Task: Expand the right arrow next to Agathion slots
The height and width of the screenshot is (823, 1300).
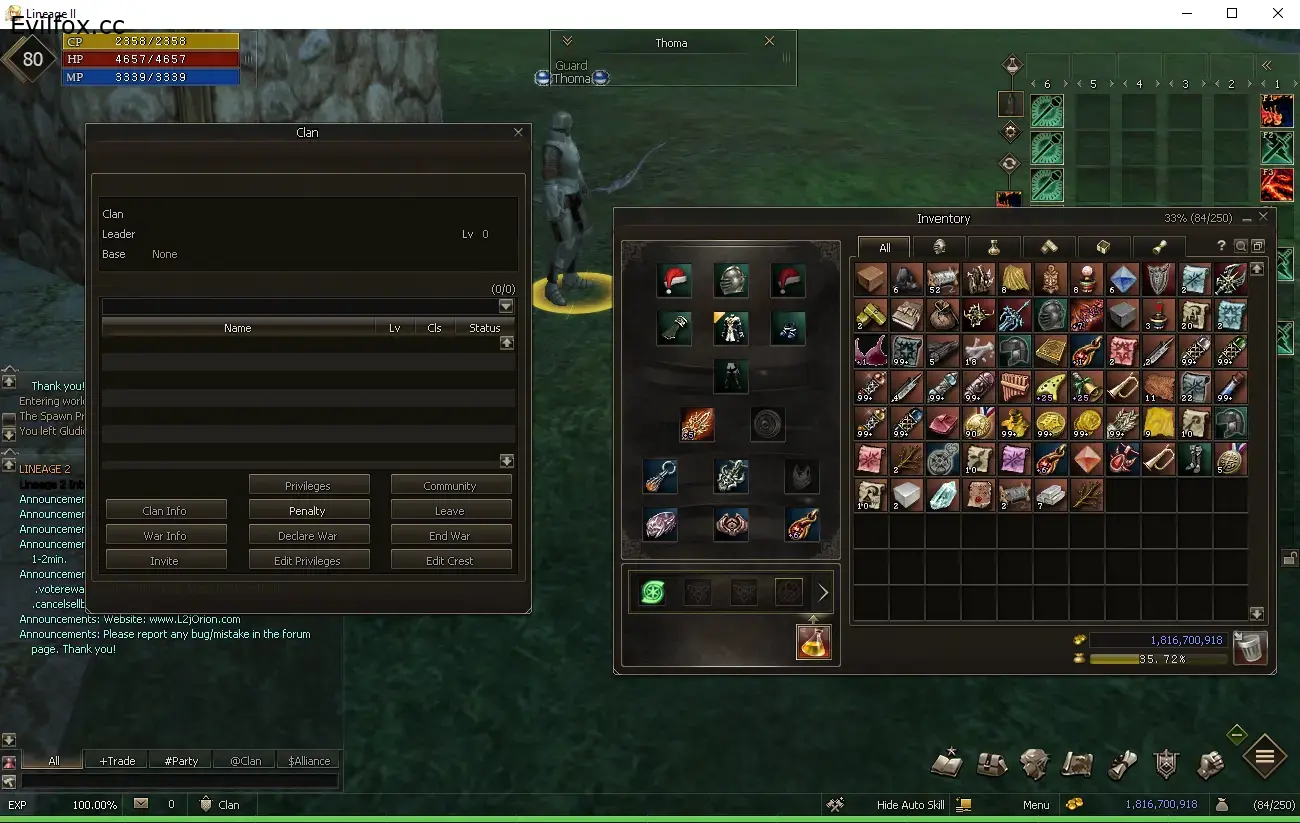Action: (823, 591)
